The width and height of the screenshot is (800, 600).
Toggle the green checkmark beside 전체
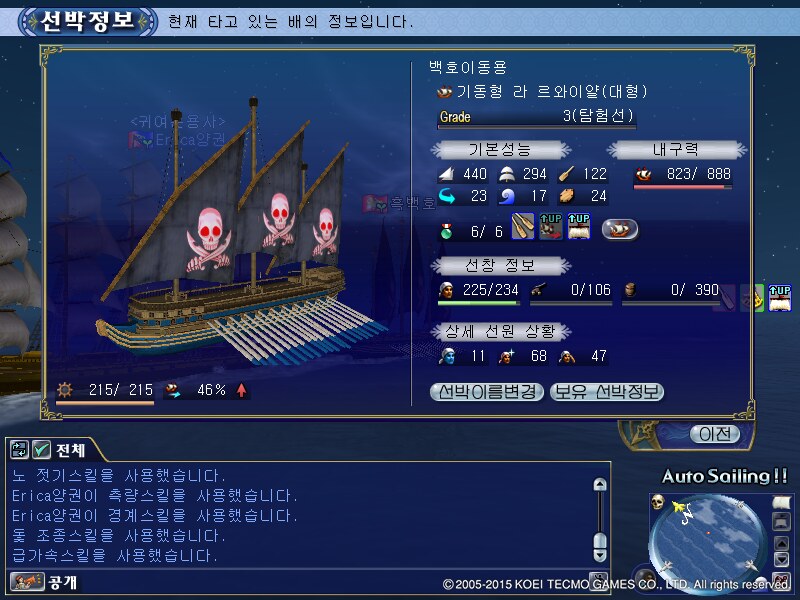tap(41, 449)
